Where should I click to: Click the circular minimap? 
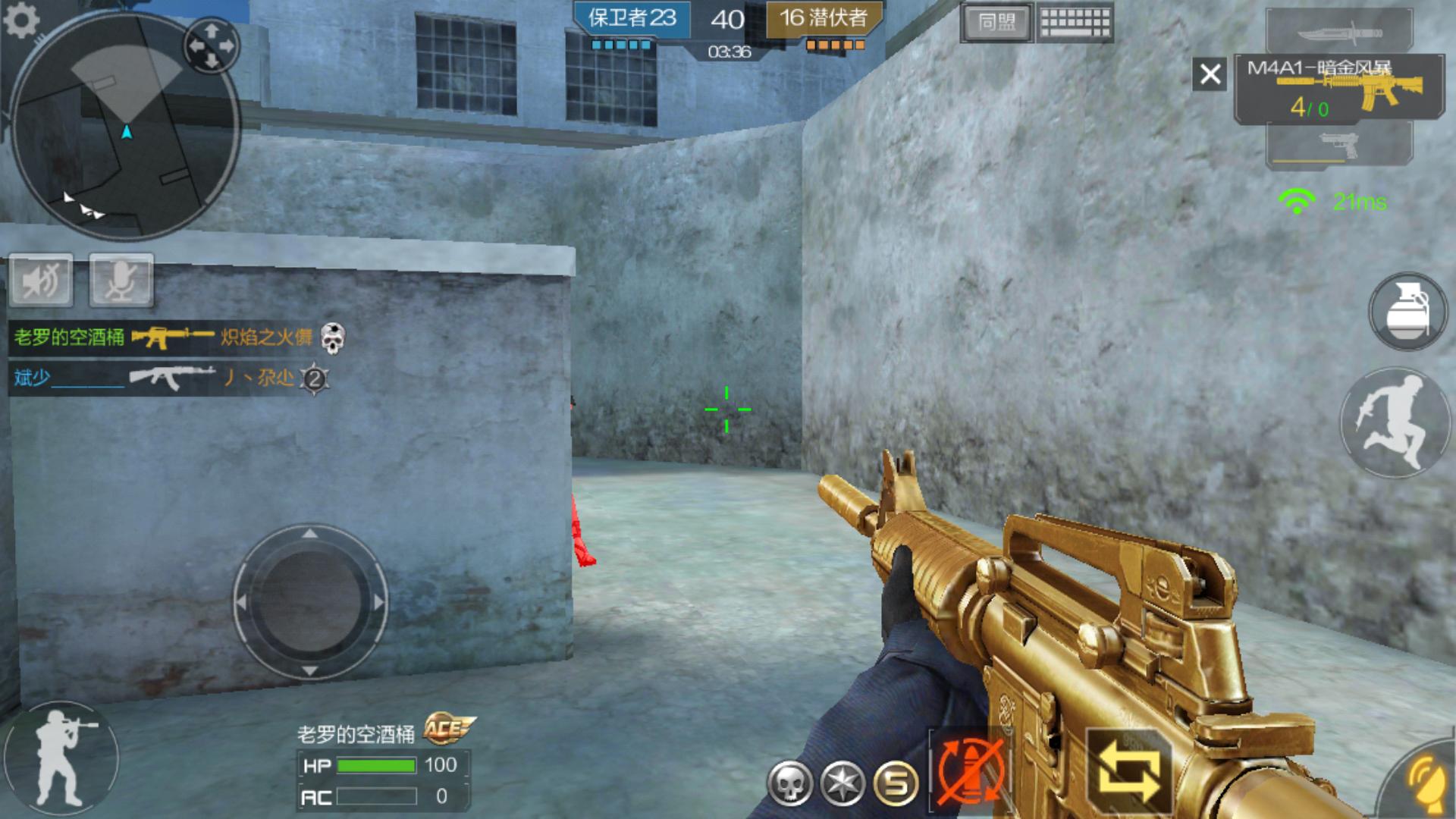point(125,125)
